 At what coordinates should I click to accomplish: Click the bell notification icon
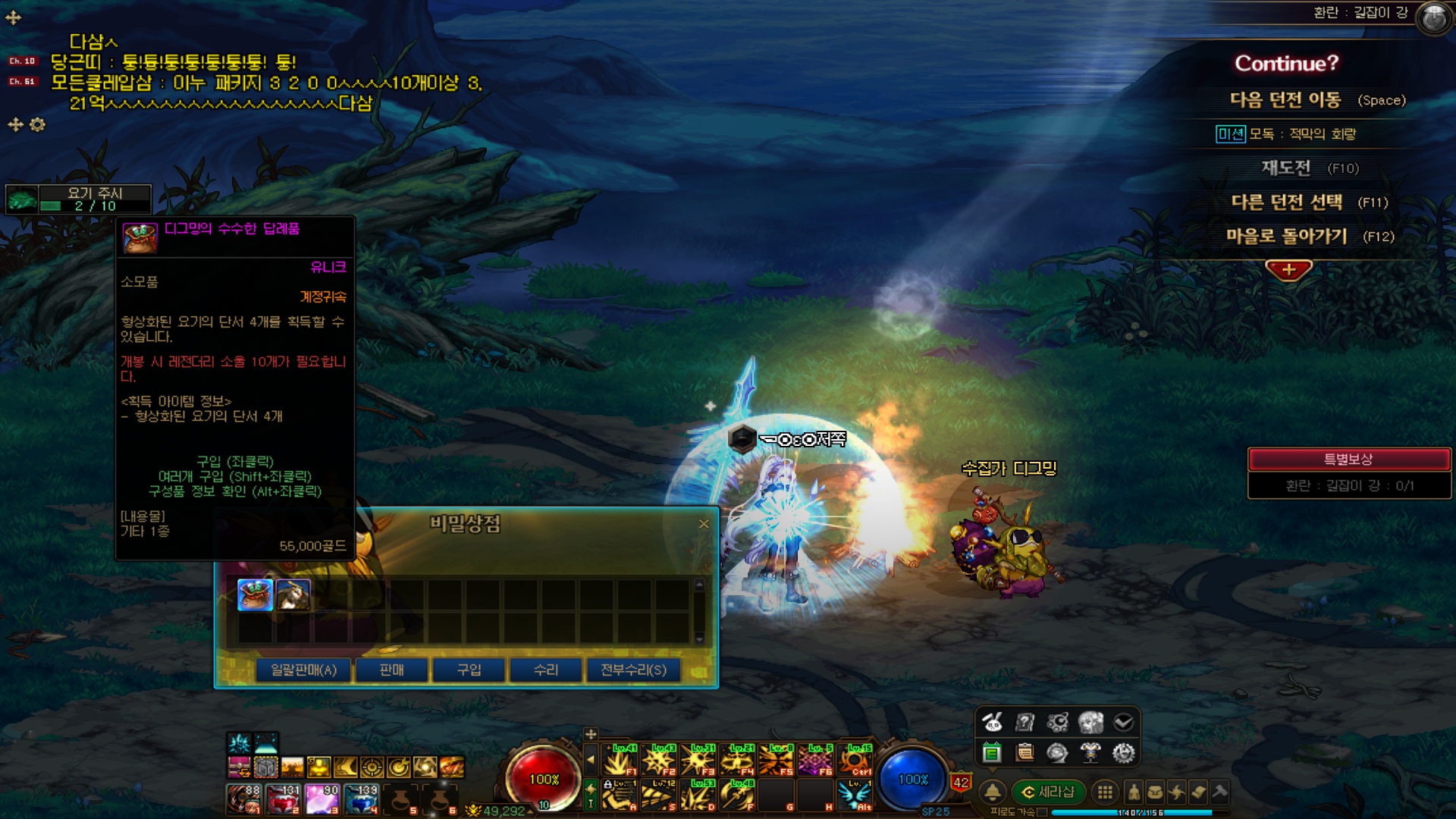pos(992,792)
